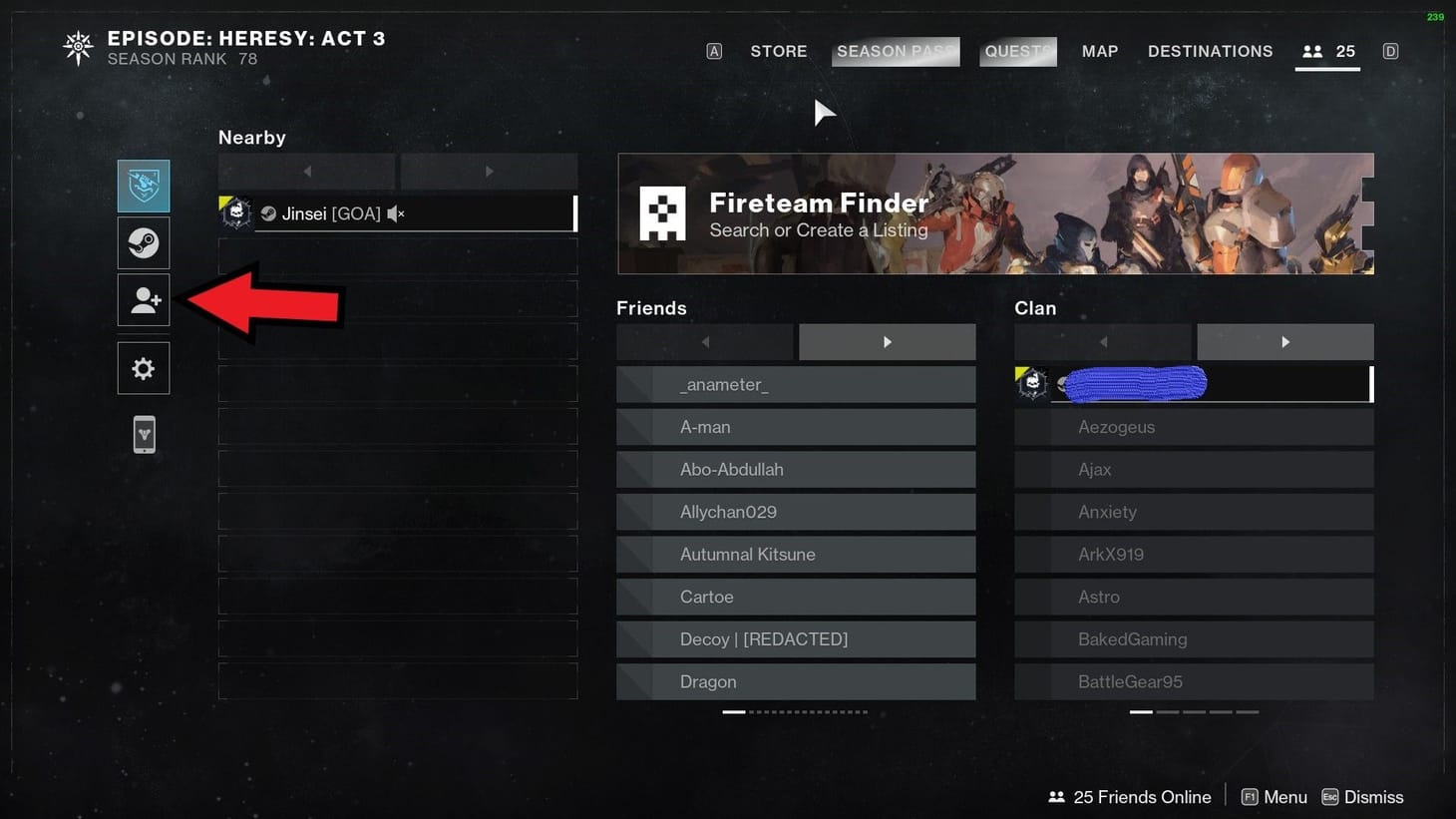Click the A button near the Store tab
The height and width of the screenshot is (819, 1456).
713,51
